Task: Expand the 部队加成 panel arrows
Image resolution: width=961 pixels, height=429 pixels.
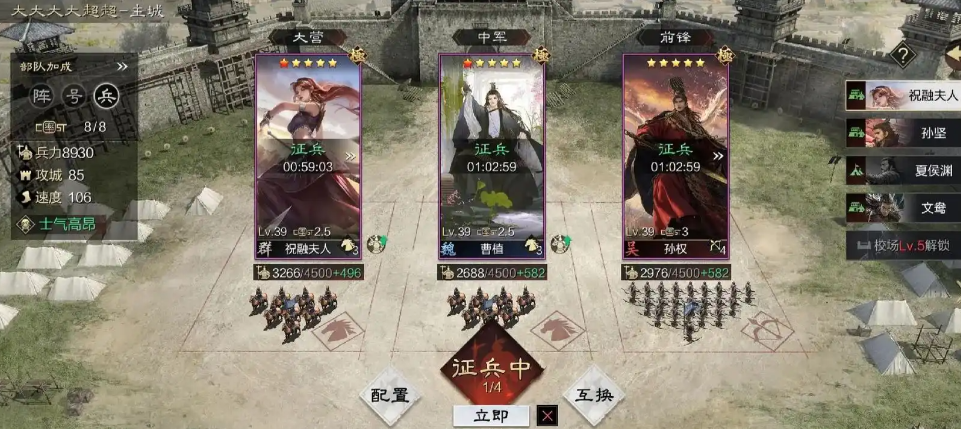Action: tap(122, 67)
